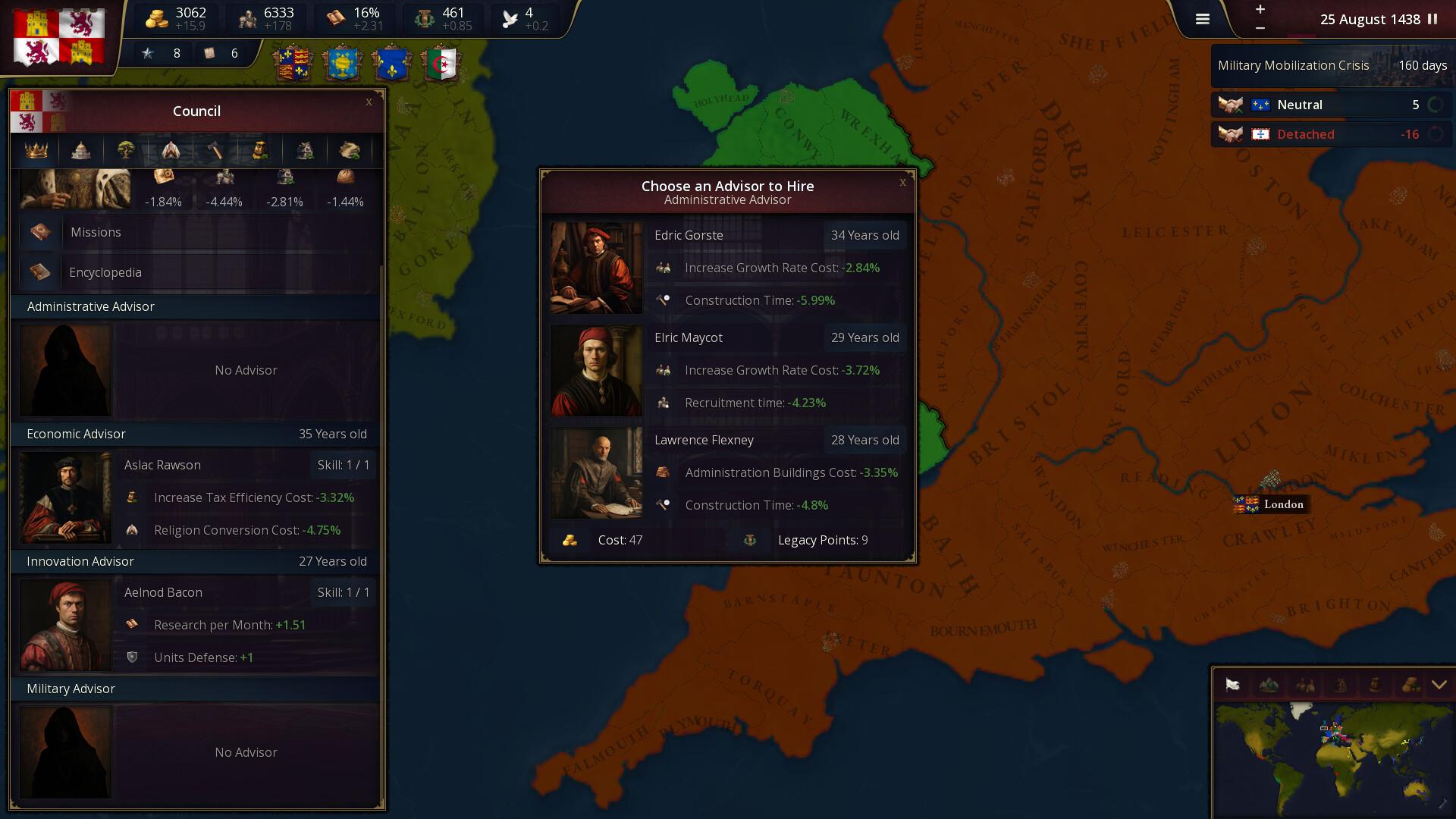Open the Military Mobilization Crisis event
Screen dimensions: 1456x819
[1331, 66]
